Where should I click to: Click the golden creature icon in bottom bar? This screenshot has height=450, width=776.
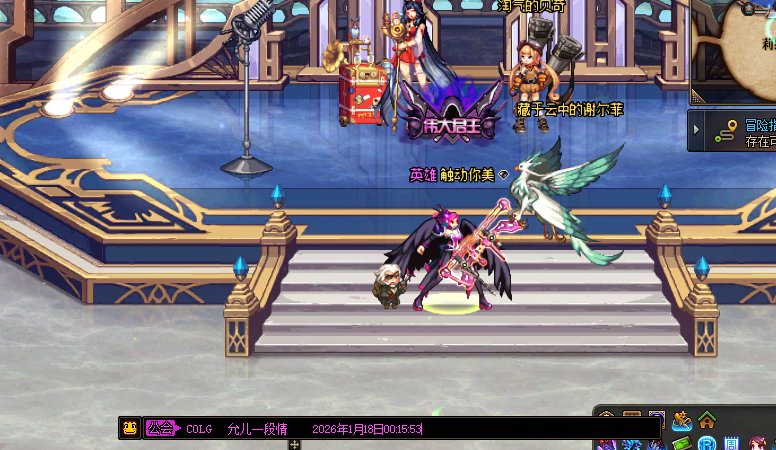pyautogui.click(x=683, y=420)
